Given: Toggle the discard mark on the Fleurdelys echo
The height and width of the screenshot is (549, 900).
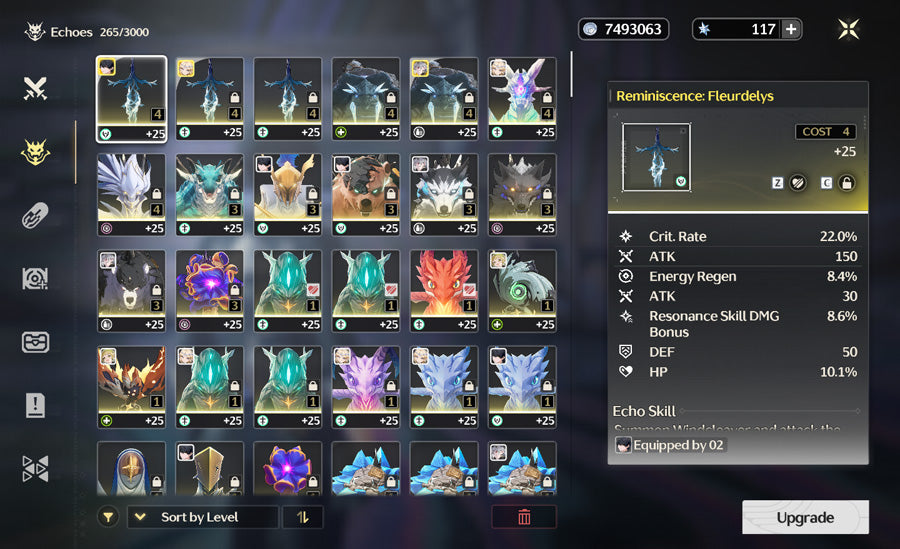Looking at the screenshot, I should (798, 183).
